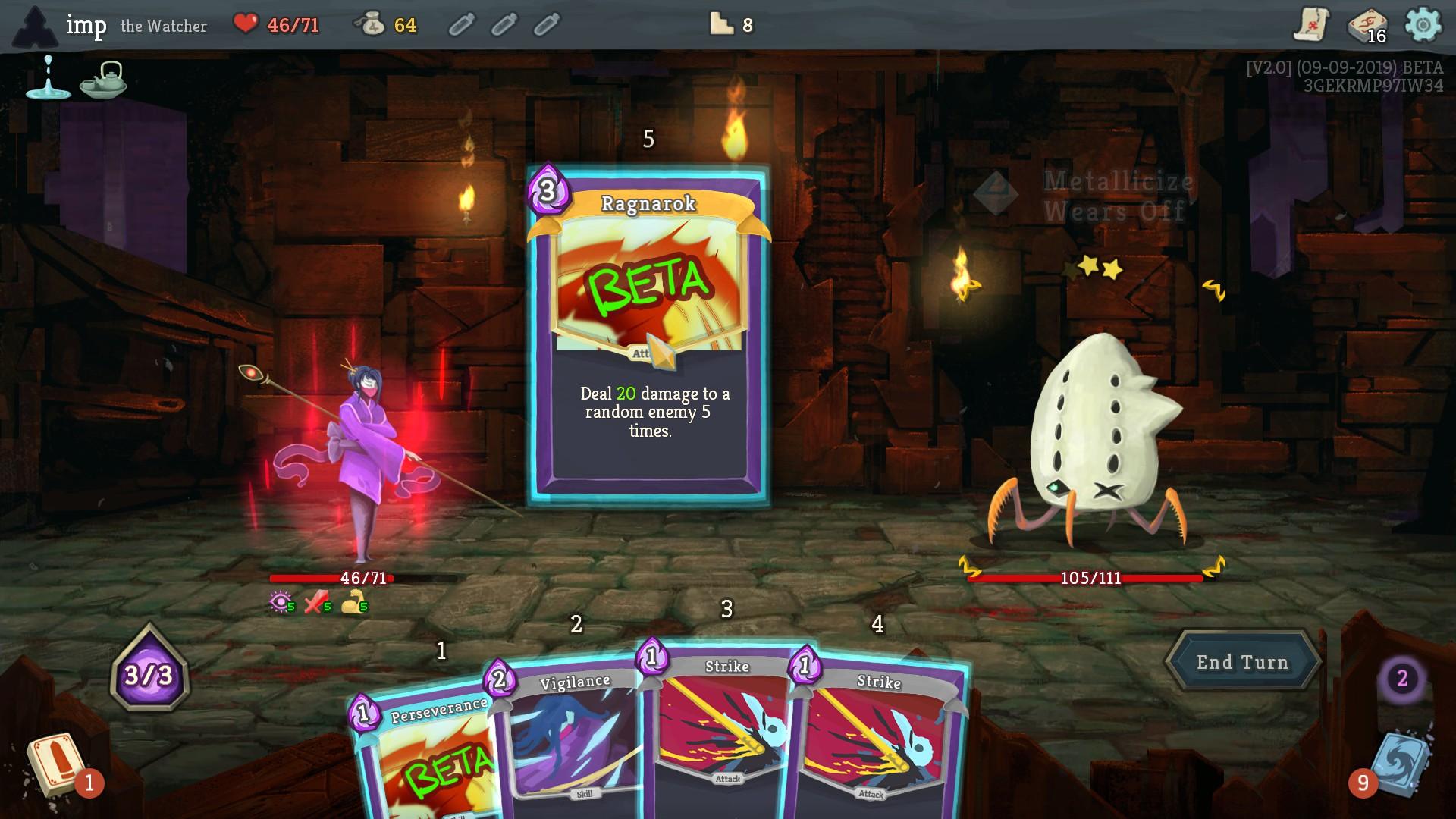Open the settings gear menu
Image resolution: width=1456 pixels, height=819 pixels.
(1423, 25)
